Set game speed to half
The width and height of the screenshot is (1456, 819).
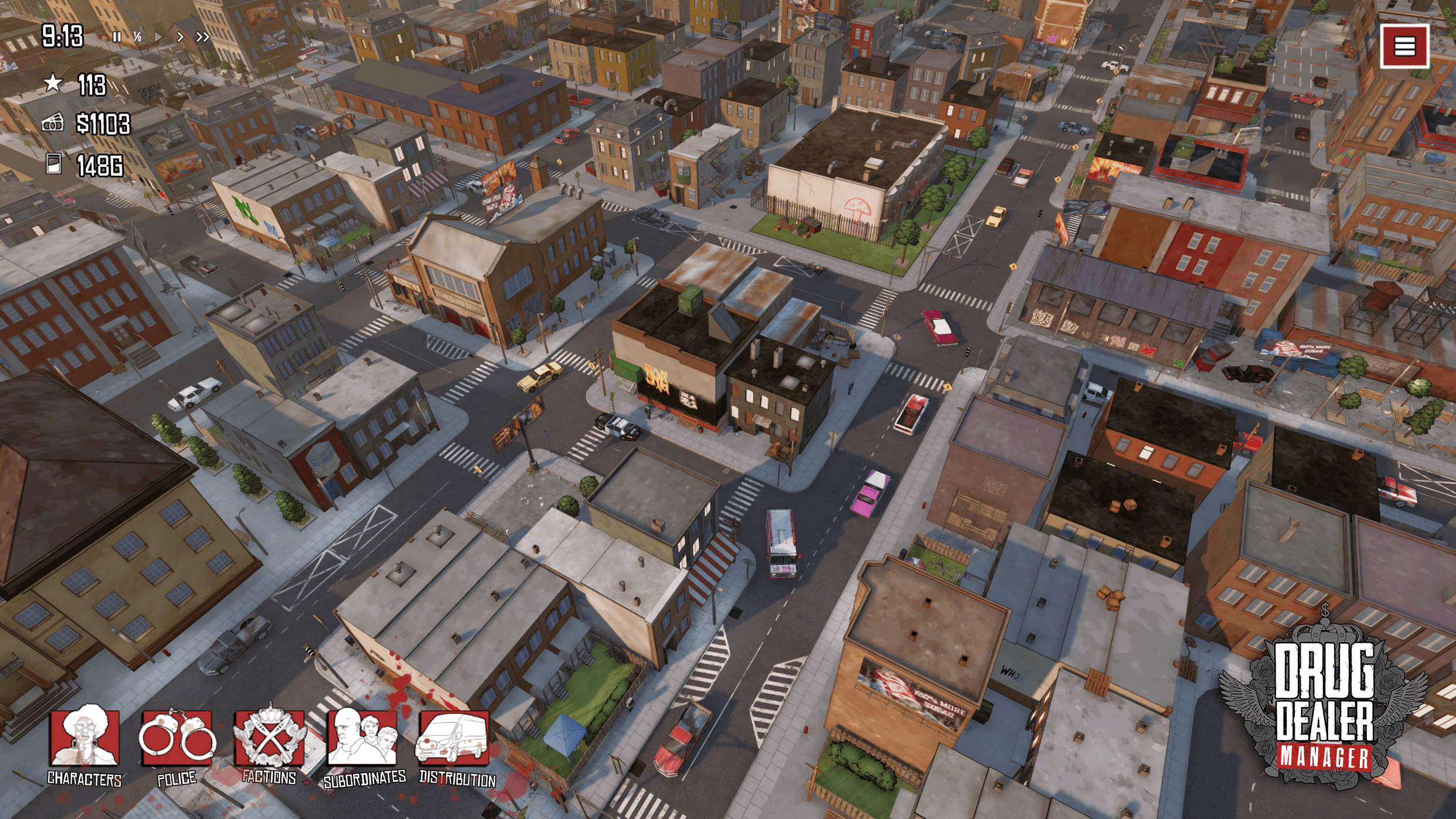point(137,37)
